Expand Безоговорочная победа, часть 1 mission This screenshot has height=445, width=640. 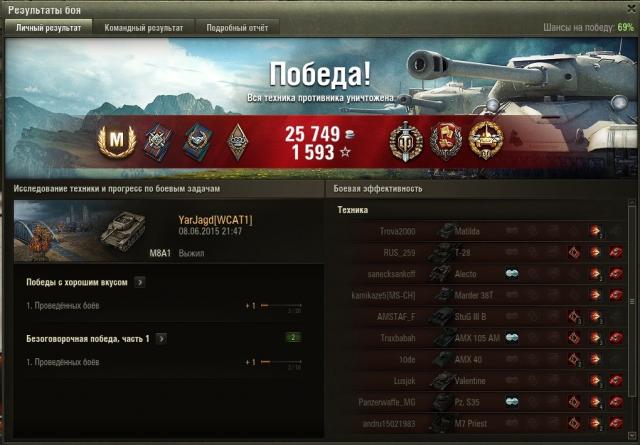click(x=161, y=339)
